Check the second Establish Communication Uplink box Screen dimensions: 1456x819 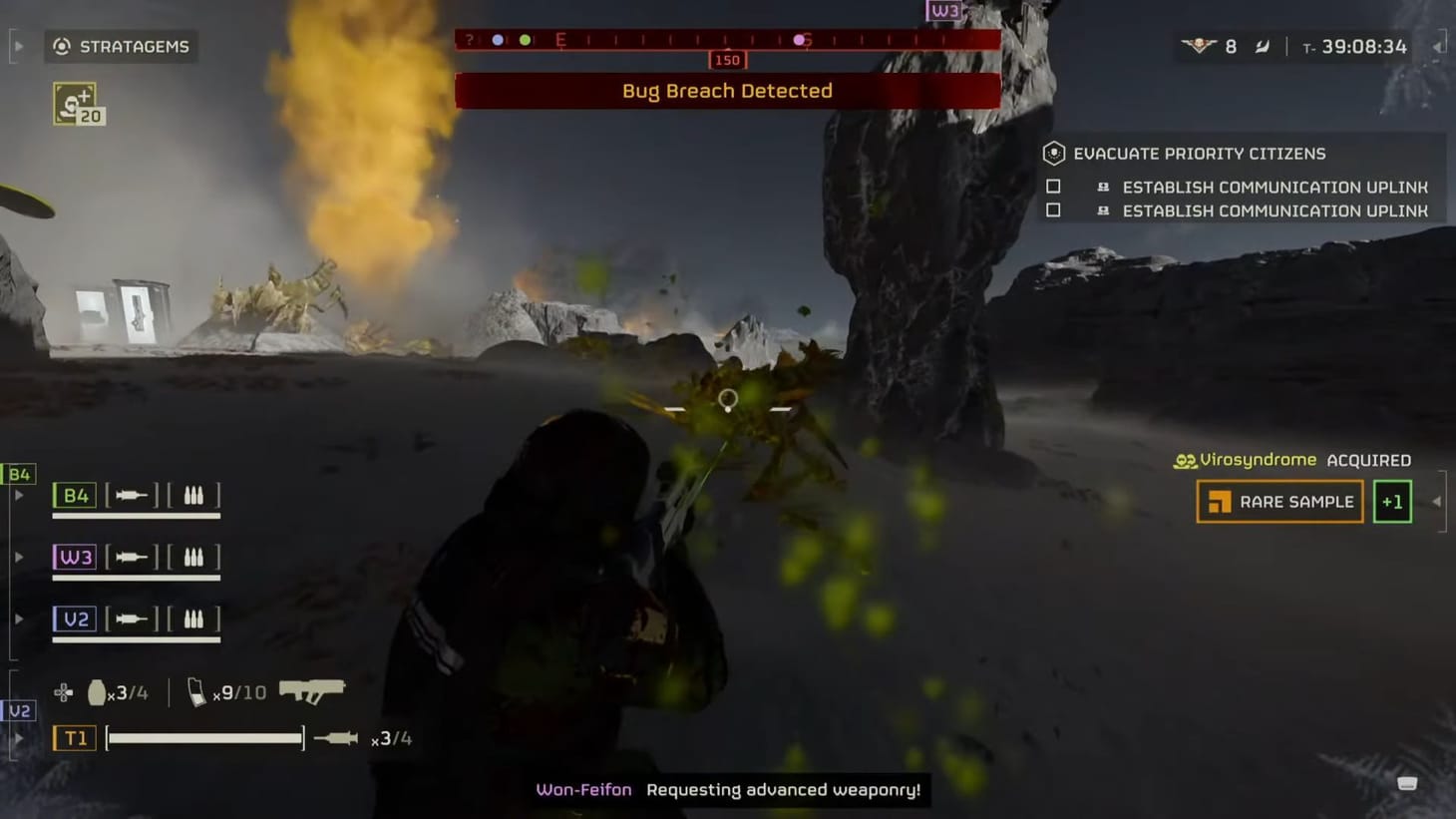click(1053, 210)
